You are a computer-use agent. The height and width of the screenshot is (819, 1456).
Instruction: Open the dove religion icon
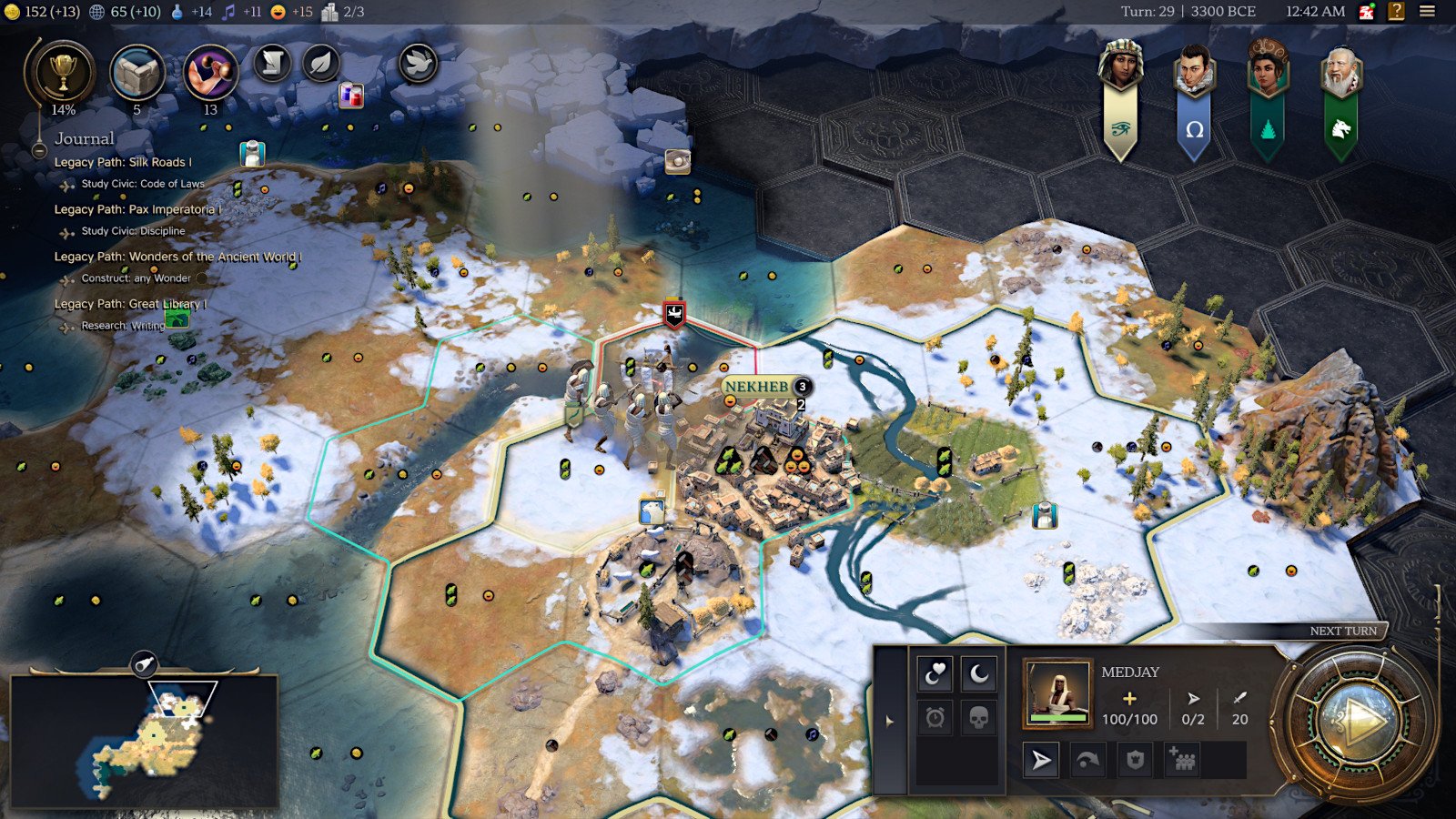coord(418,64)
